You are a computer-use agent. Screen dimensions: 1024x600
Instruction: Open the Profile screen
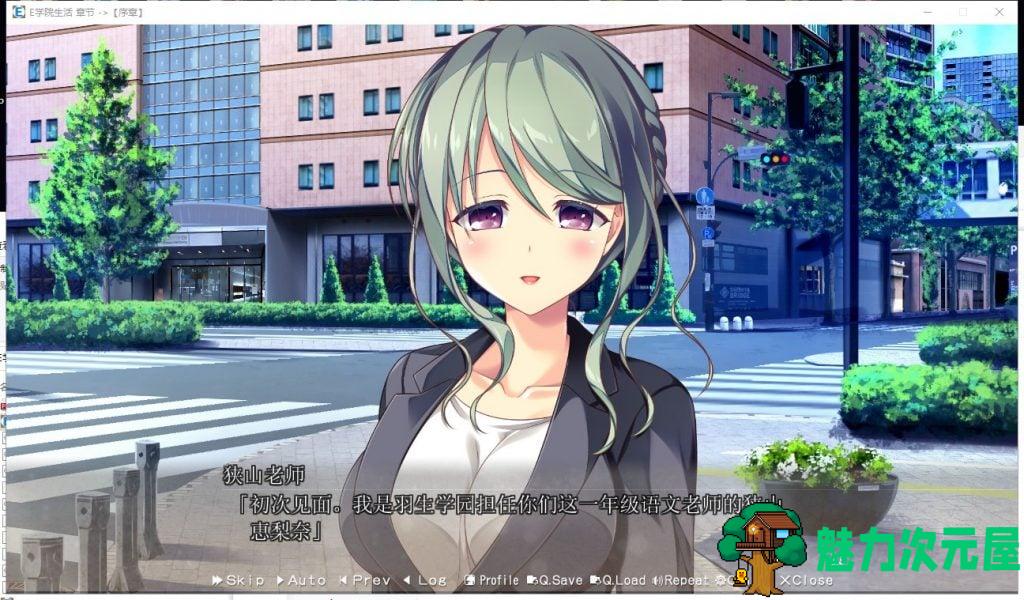(492, 580)
